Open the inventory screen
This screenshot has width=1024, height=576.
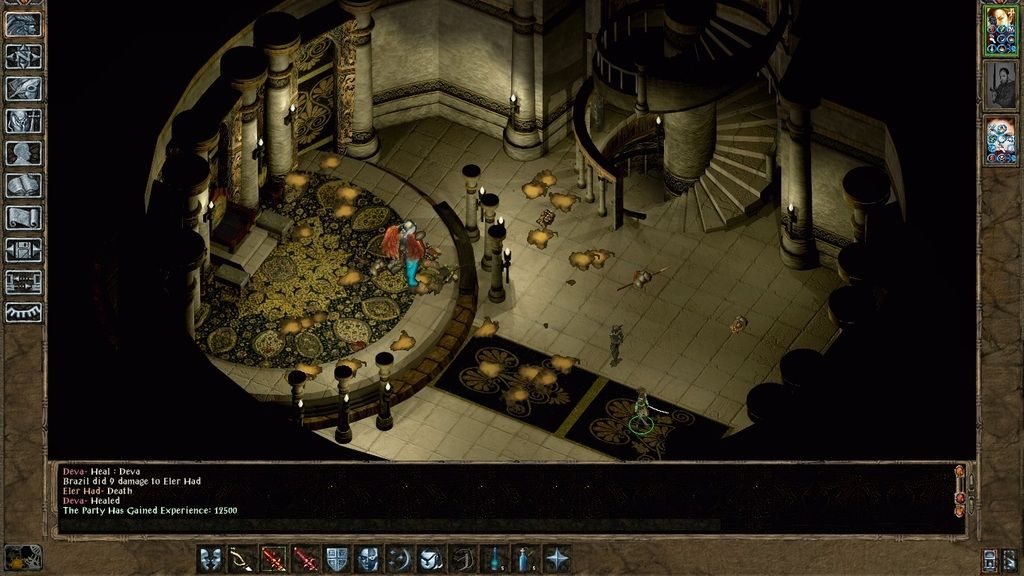[24, 121]
